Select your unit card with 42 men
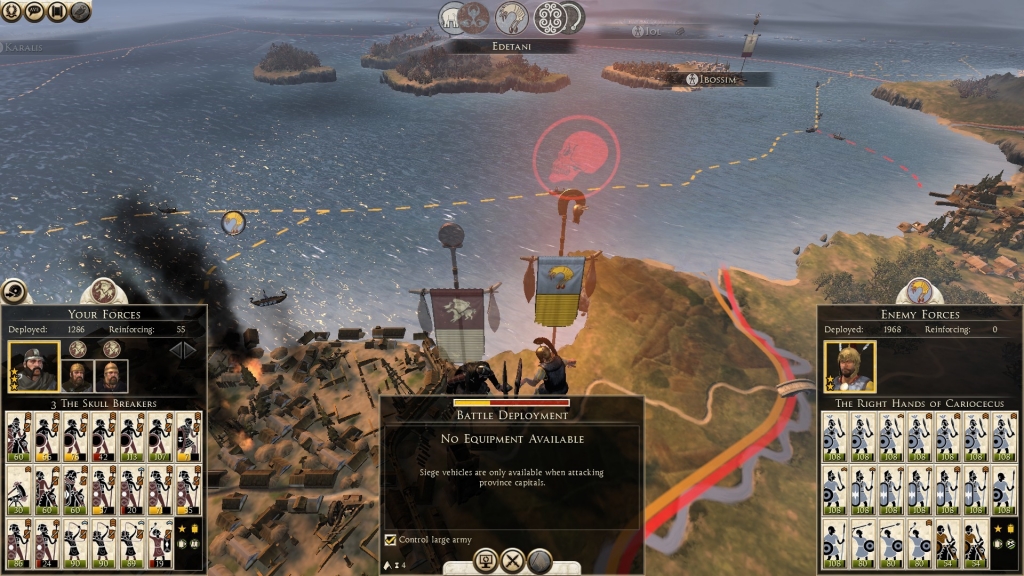Screen dimensions: 1024x576 point(104,435)
